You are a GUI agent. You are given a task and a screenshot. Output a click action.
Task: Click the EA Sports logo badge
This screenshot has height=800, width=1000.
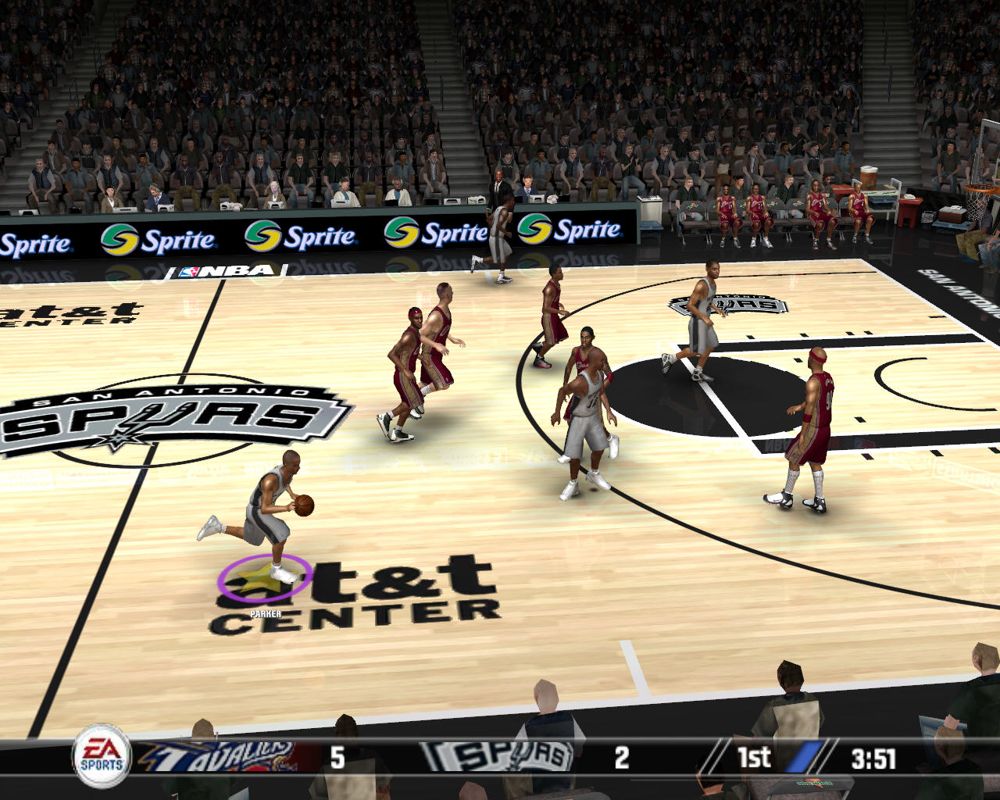coord(101,756)
